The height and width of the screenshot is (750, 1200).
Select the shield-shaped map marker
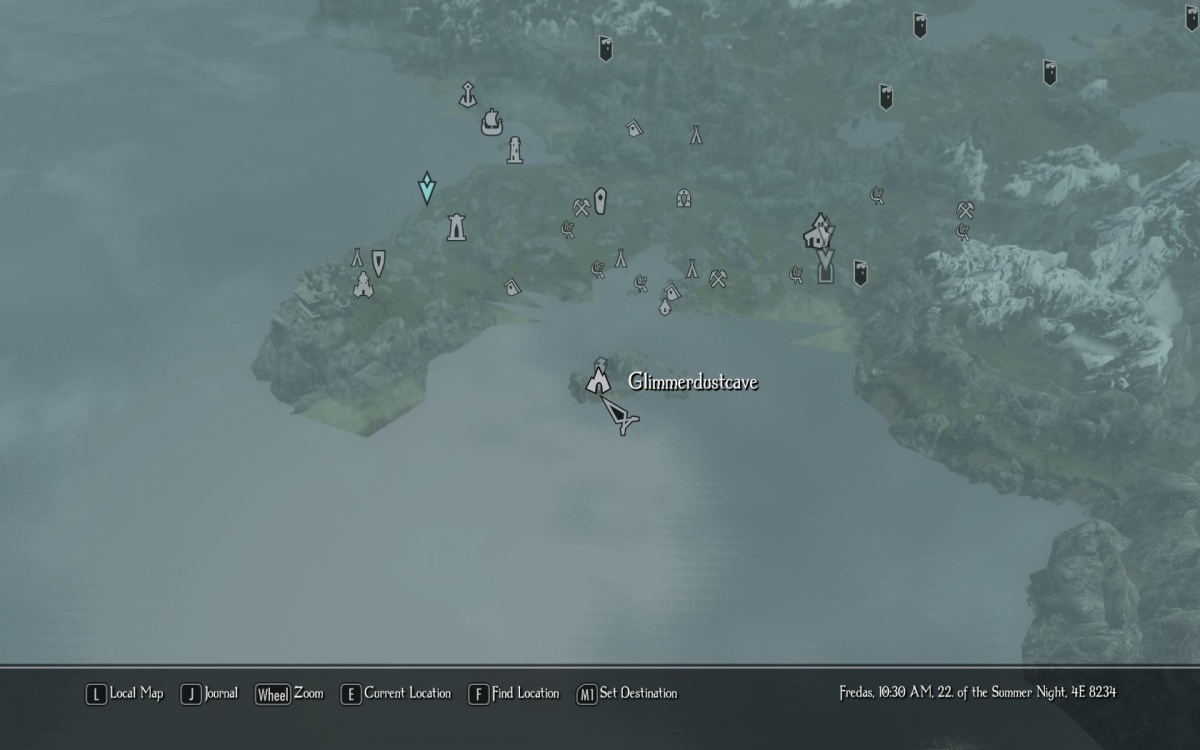tap(378, 262)
